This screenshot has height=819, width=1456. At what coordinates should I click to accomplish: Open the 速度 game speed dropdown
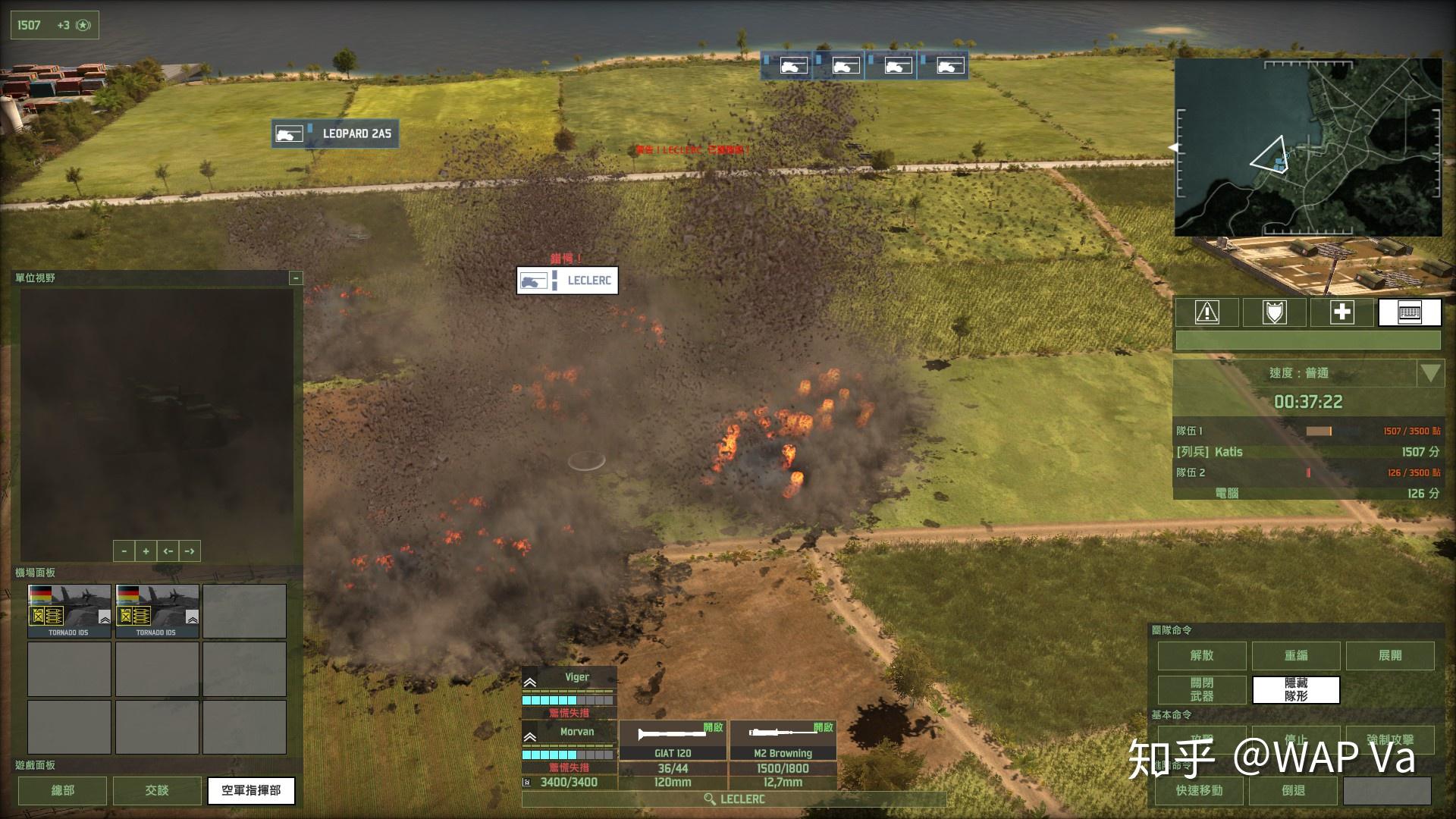tap(1430, 373)
